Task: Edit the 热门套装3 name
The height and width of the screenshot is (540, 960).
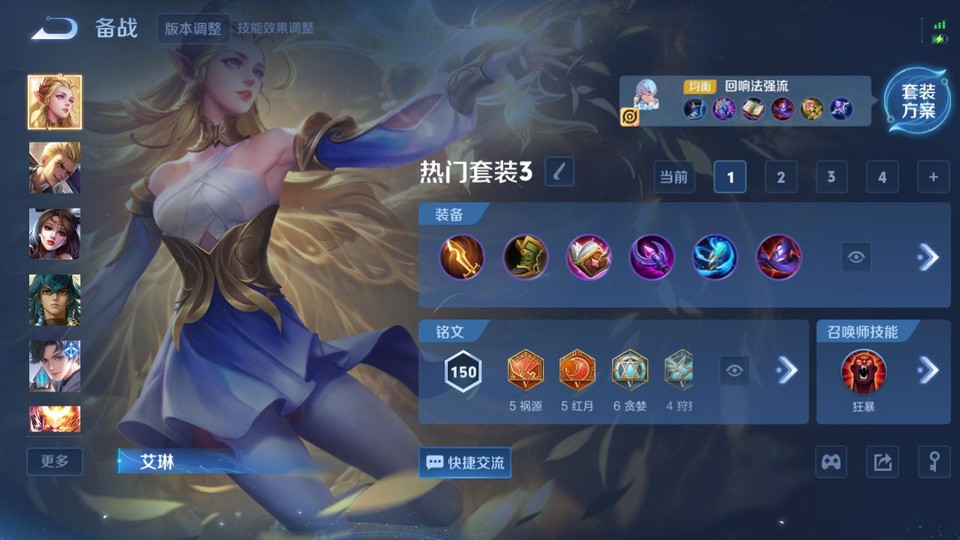Action: tap(559, 172)
